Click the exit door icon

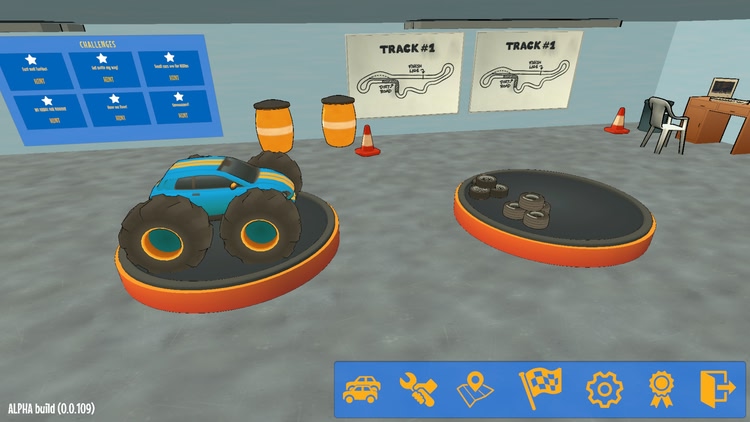716,388
